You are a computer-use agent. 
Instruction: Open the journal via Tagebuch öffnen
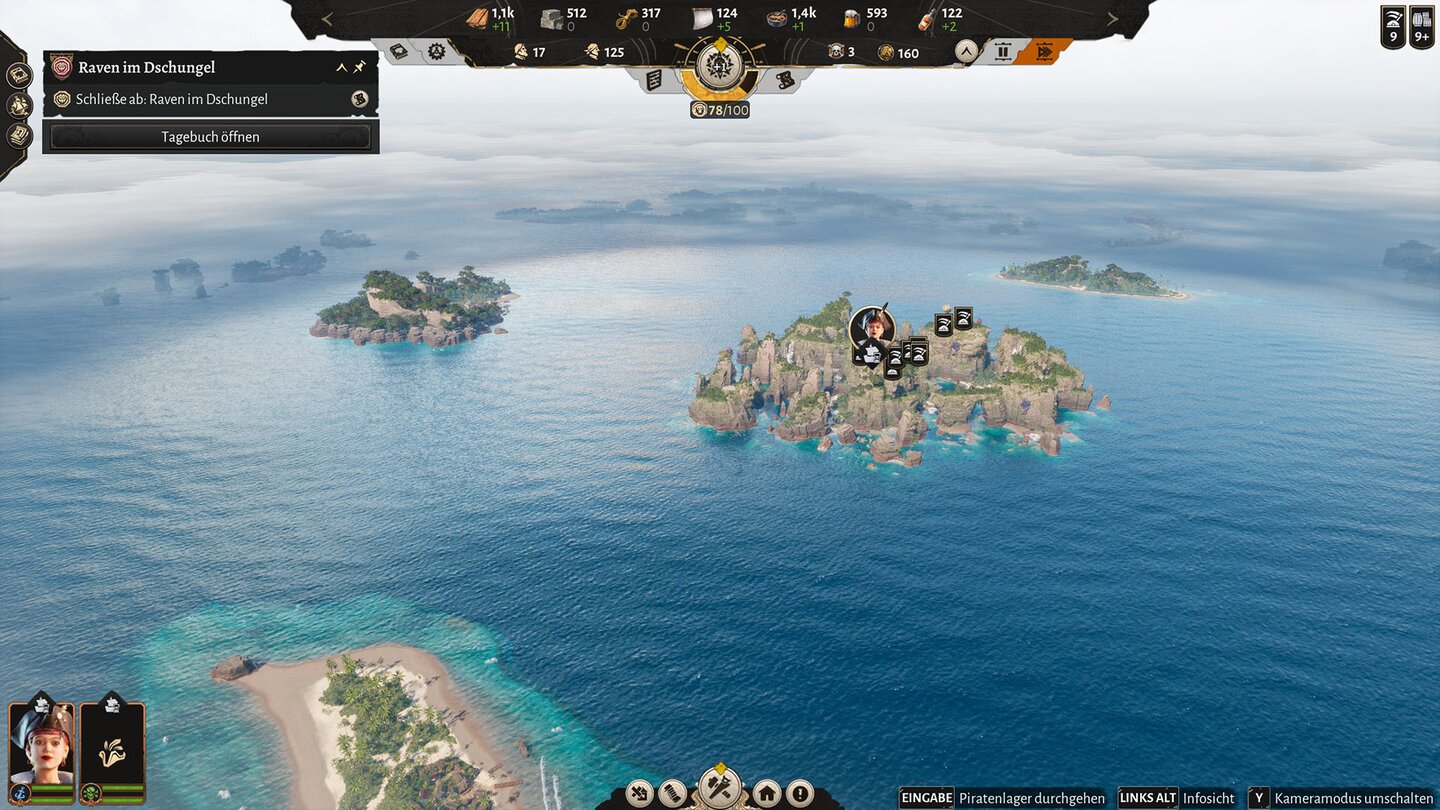tap(210, 137)
